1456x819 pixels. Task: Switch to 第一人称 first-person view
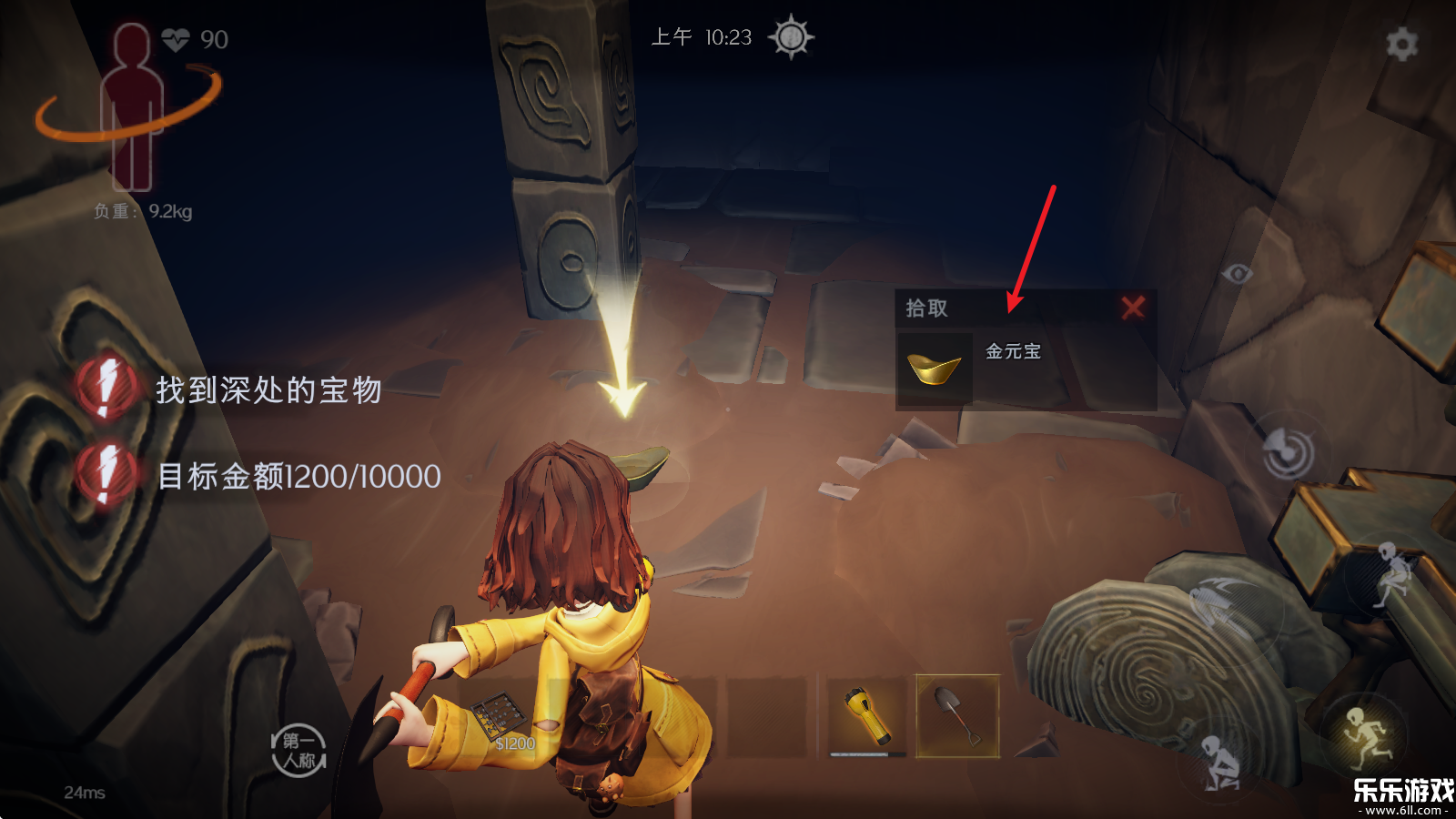[x=298, y=751]
